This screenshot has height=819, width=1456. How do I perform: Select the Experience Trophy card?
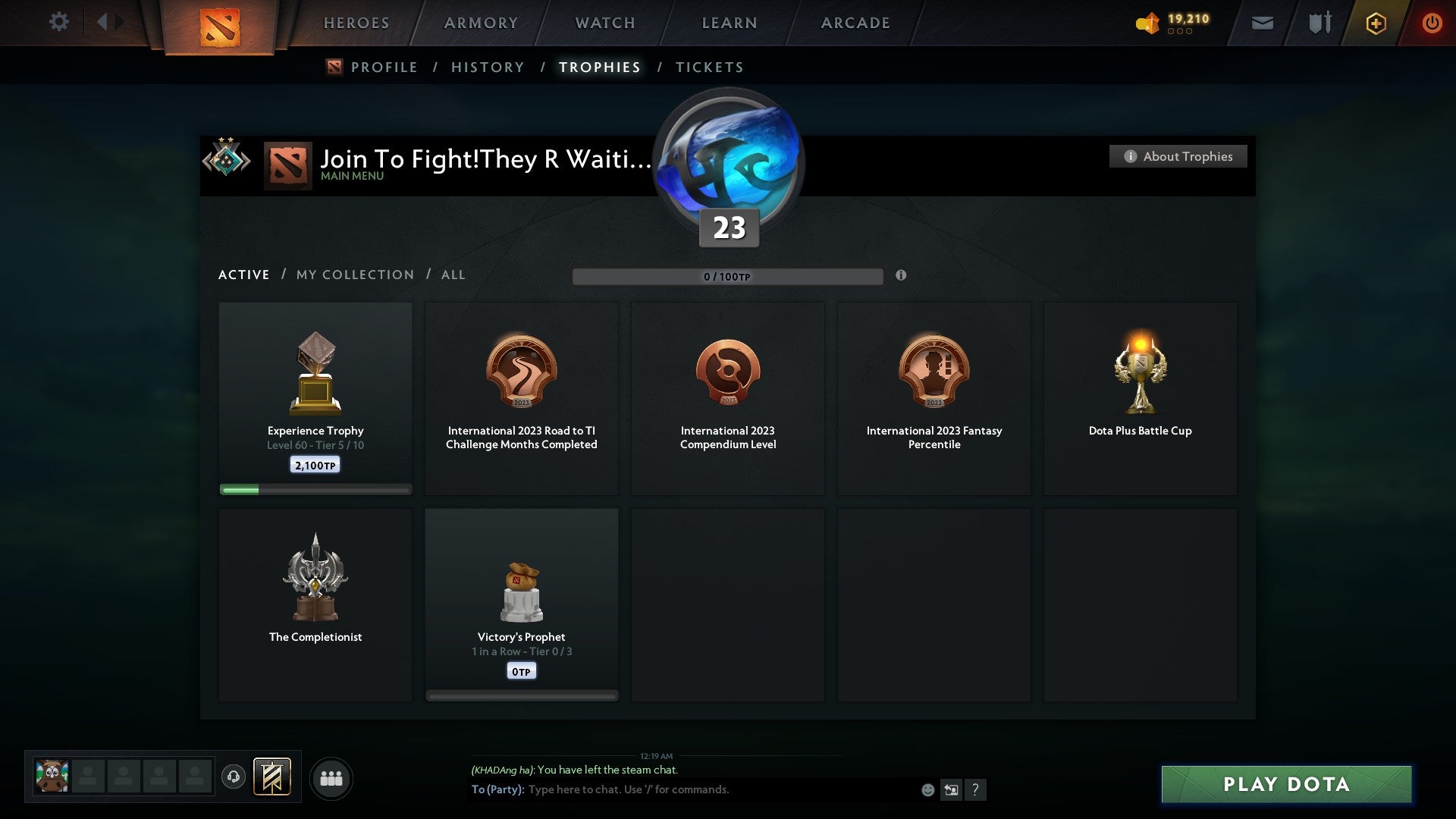[x=315, y=394]
